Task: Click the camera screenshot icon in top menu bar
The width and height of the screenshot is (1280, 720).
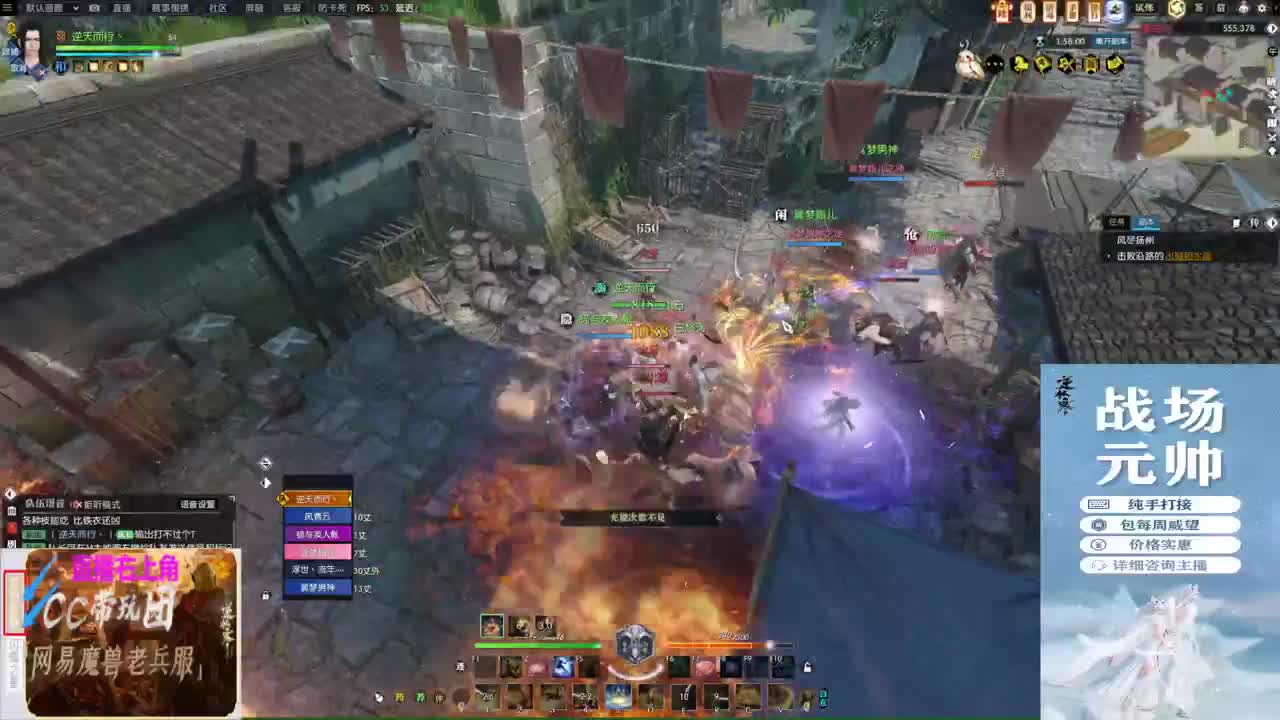Action: (x=95, y=7)
